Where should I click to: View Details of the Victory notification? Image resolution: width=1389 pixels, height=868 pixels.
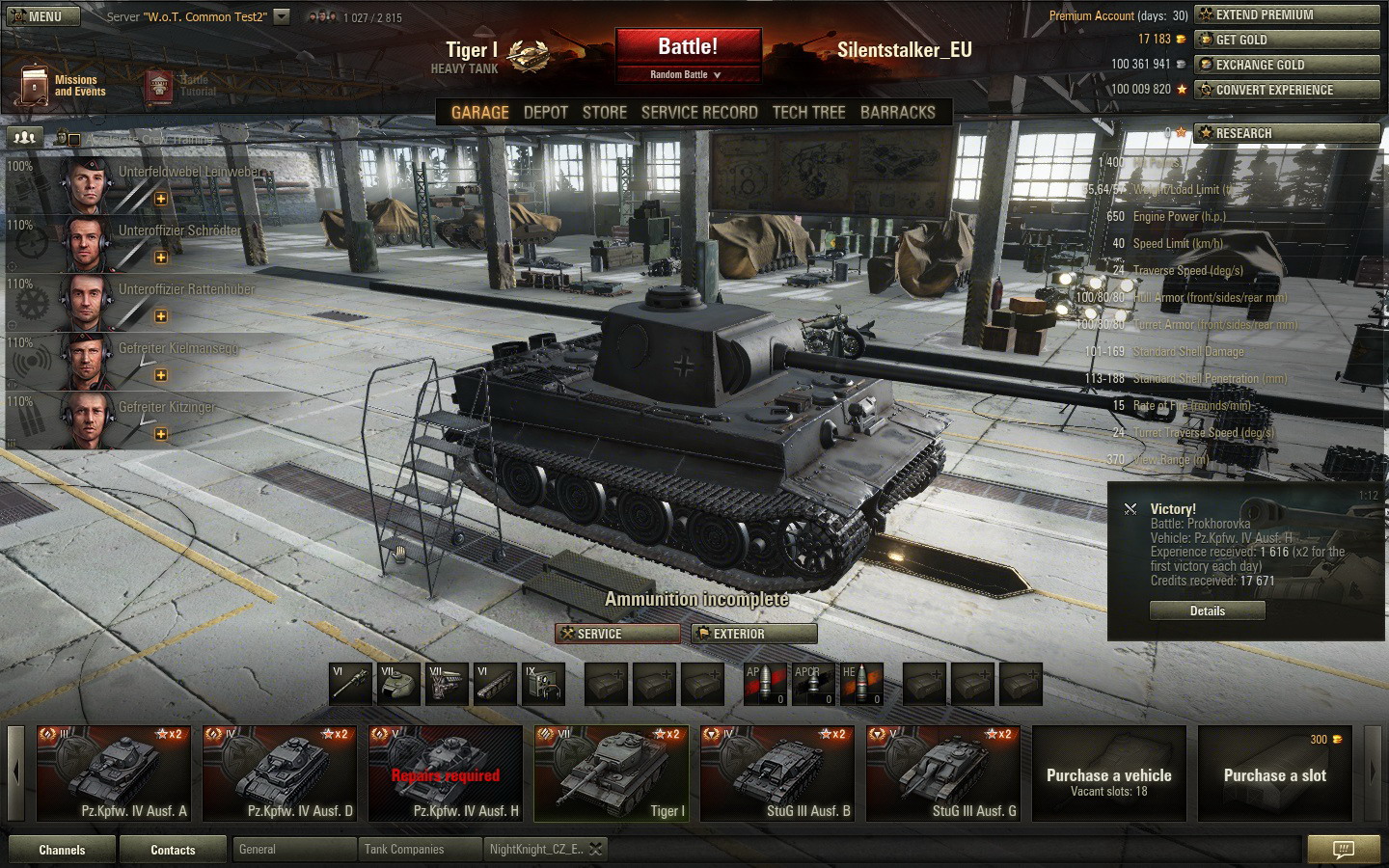(x=1207, y=610)
